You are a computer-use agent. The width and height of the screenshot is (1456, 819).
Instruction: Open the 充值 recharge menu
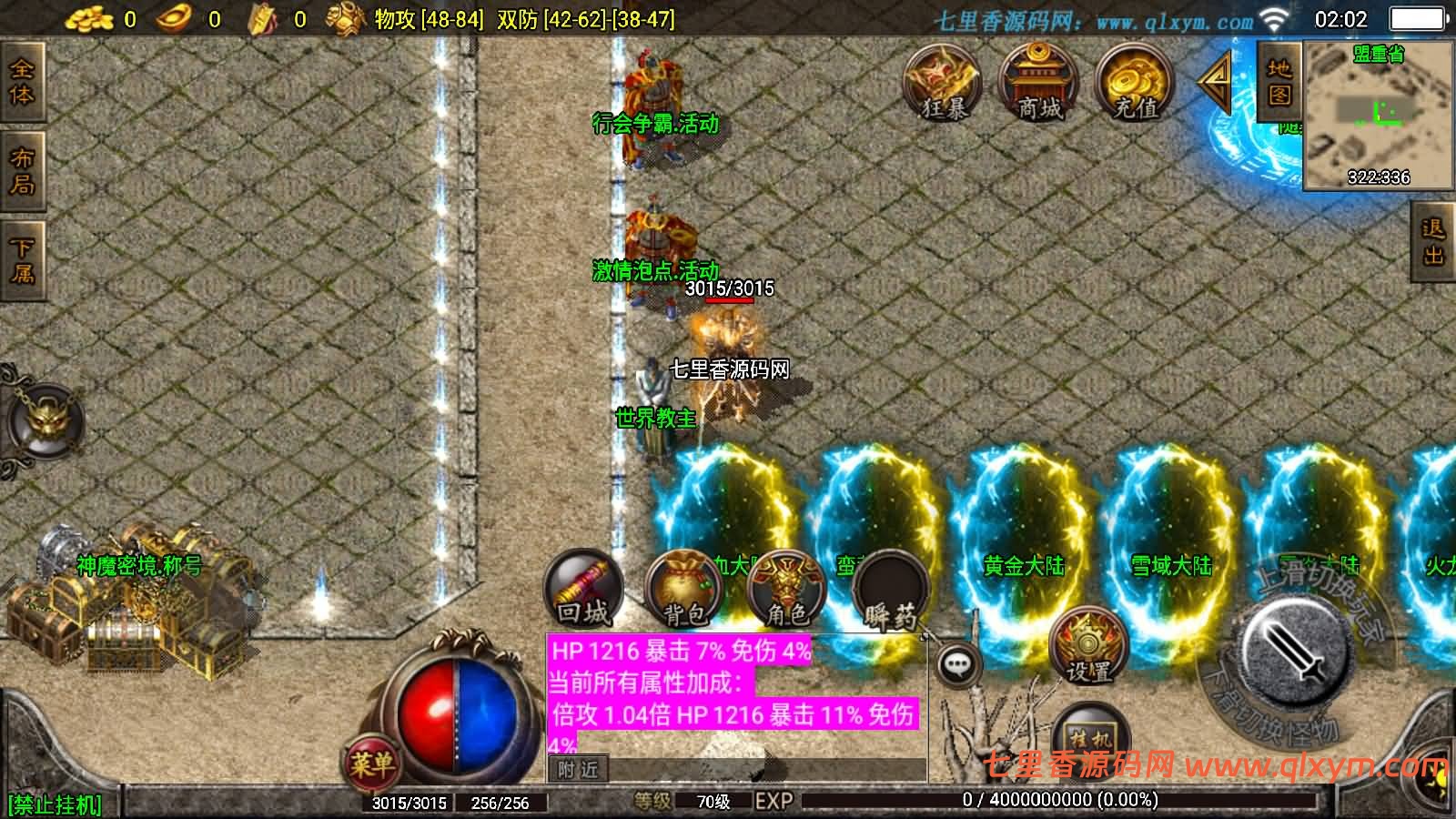tap(1135, 84)
